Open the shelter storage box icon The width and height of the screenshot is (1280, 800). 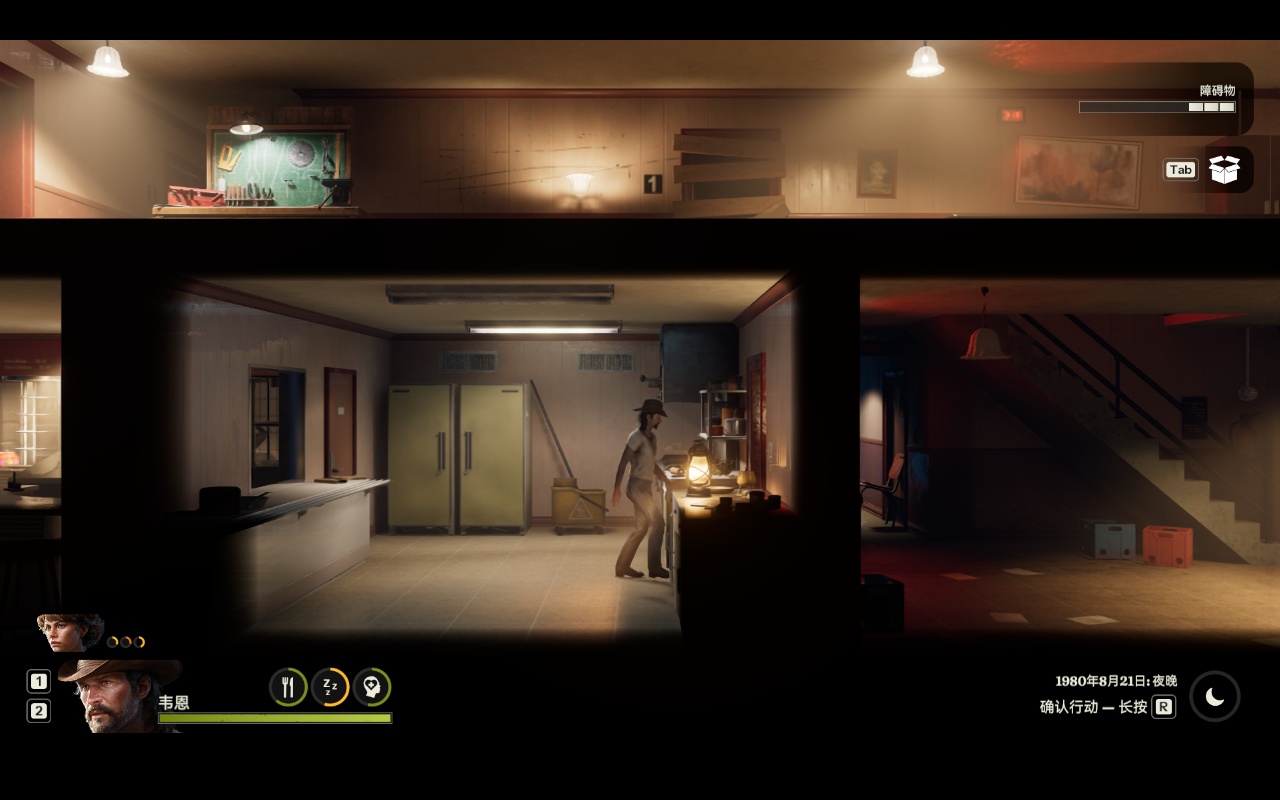[1224, 169]
